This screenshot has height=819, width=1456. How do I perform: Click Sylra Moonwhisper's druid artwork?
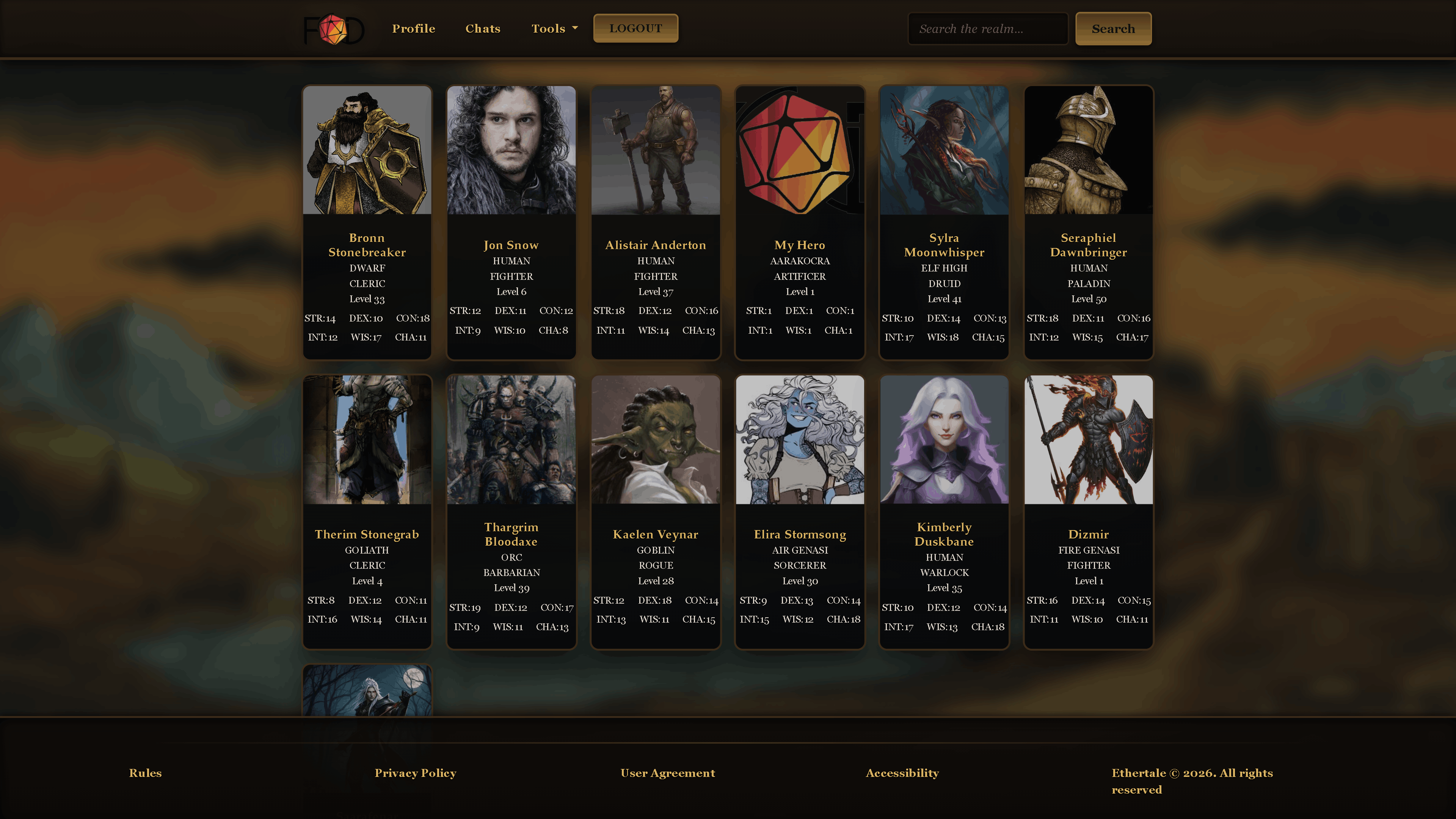click(x=944, y=150)
